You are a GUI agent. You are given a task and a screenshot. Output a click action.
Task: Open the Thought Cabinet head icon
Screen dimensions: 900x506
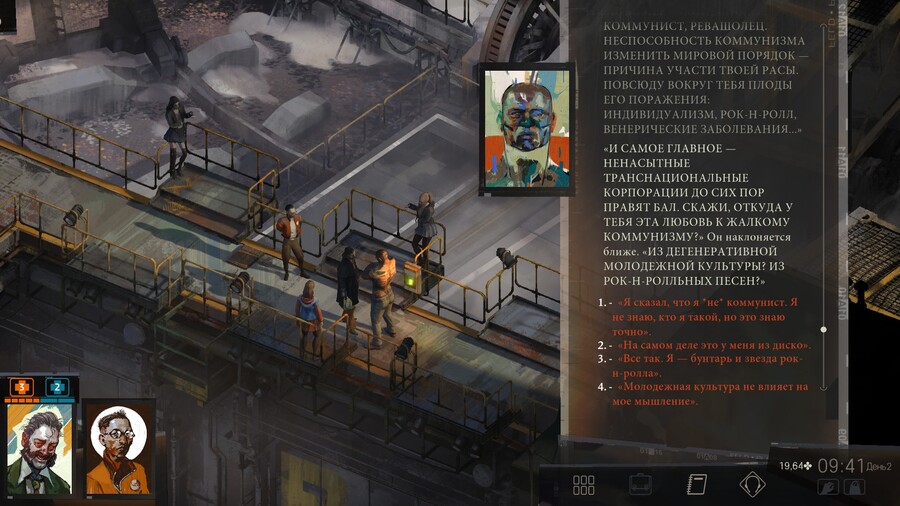(x=752, y=485)
